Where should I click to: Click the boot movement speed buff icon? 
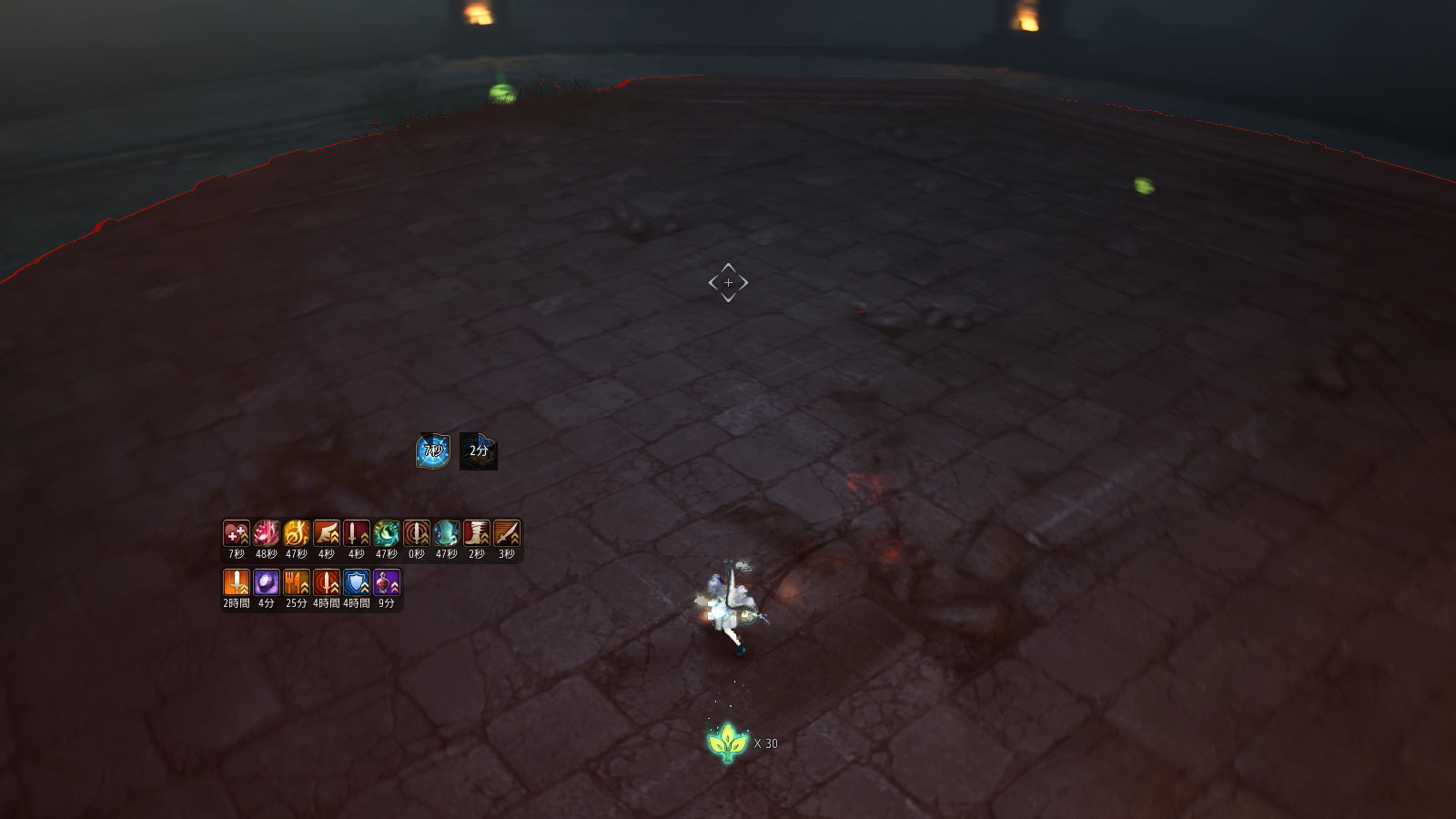[477, 533]
